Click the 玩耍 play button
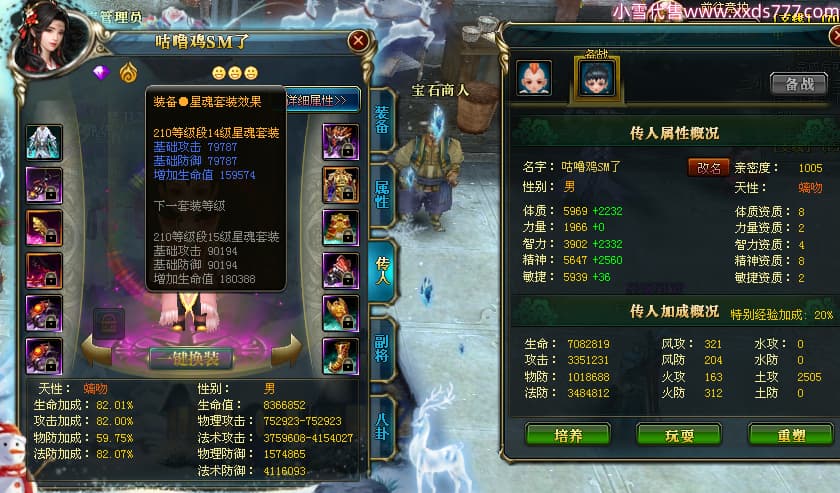 click(678, 434)
